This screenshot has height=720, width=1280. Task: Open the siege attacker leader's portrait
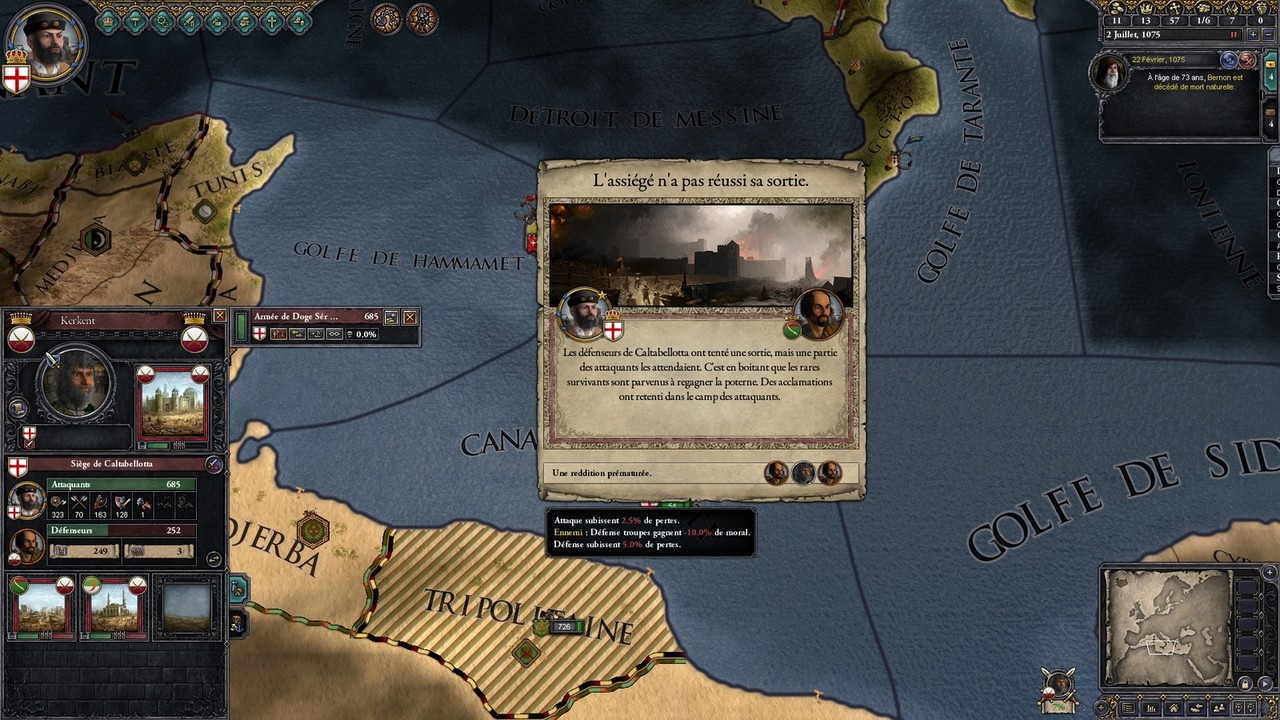pyautogui.click(x=27, y=499)
